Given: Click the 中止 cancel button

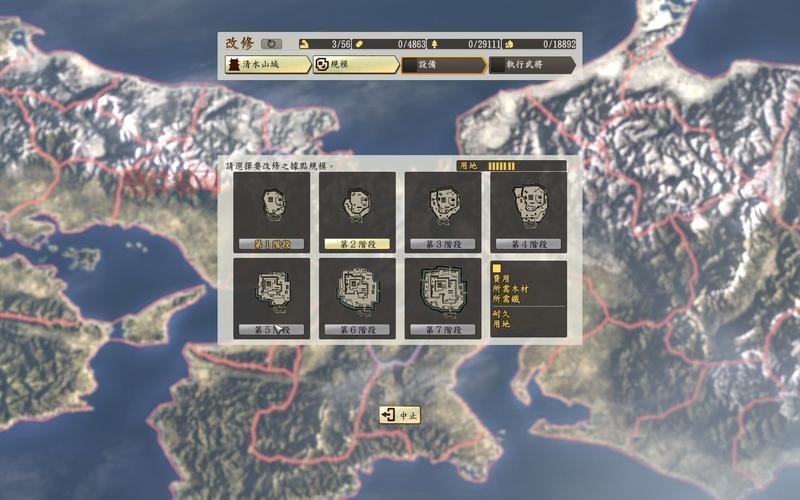Looking at the screenshot, I should tap(400, 415).
